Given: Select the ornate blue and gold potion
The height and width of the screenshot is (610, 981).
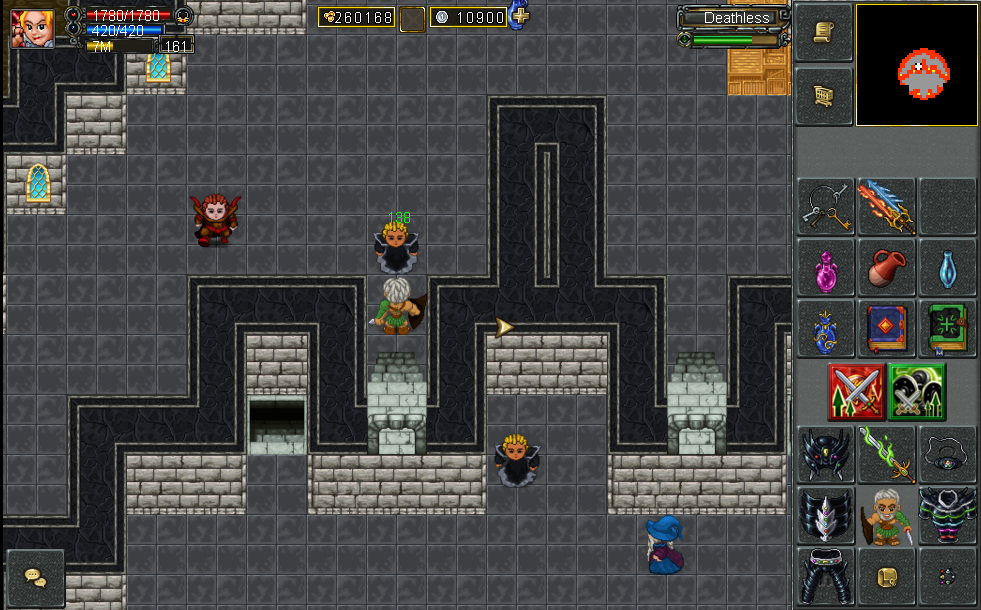Looking at the screenshot, I should pyautogui.click(x=826, y=328).
